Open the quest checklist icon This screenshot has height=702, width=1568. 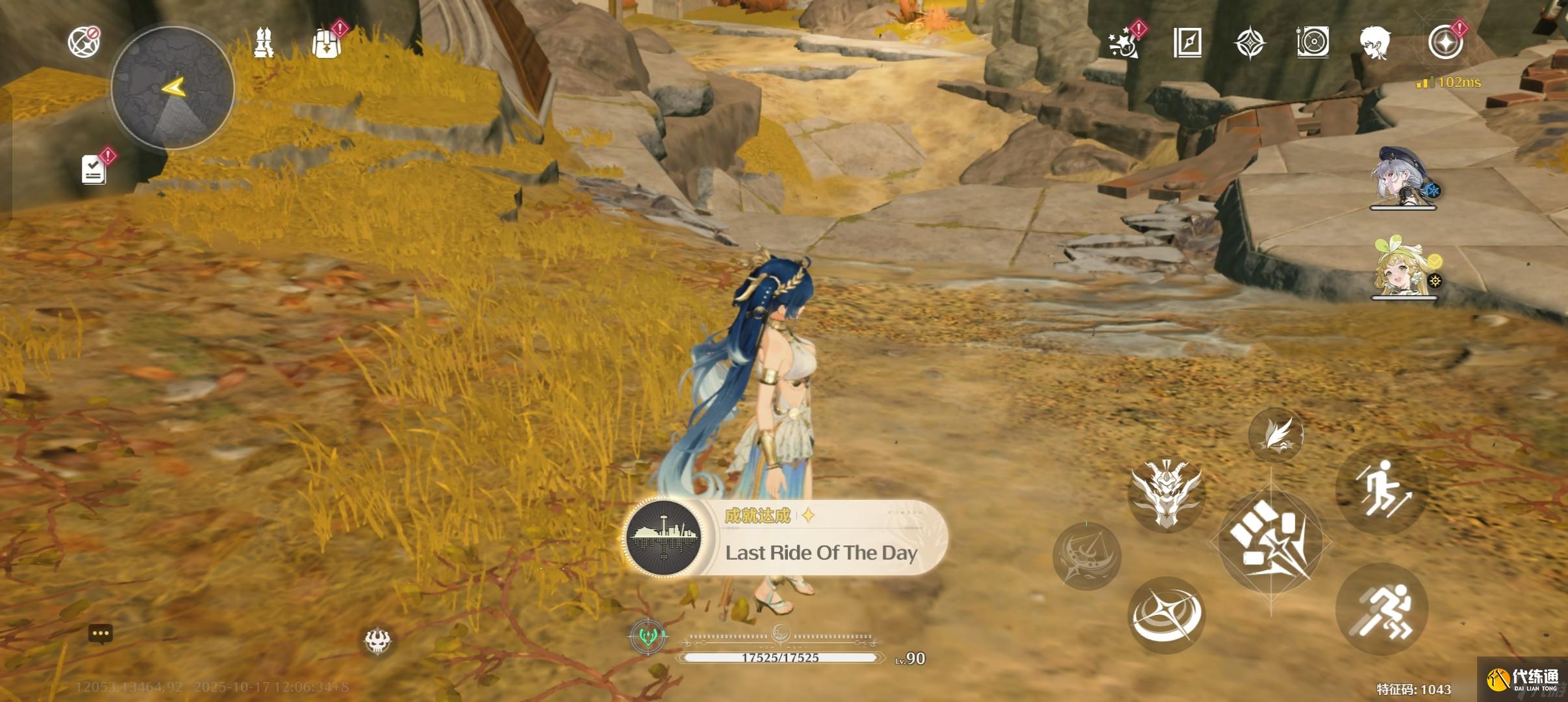(x=94, y=169)
